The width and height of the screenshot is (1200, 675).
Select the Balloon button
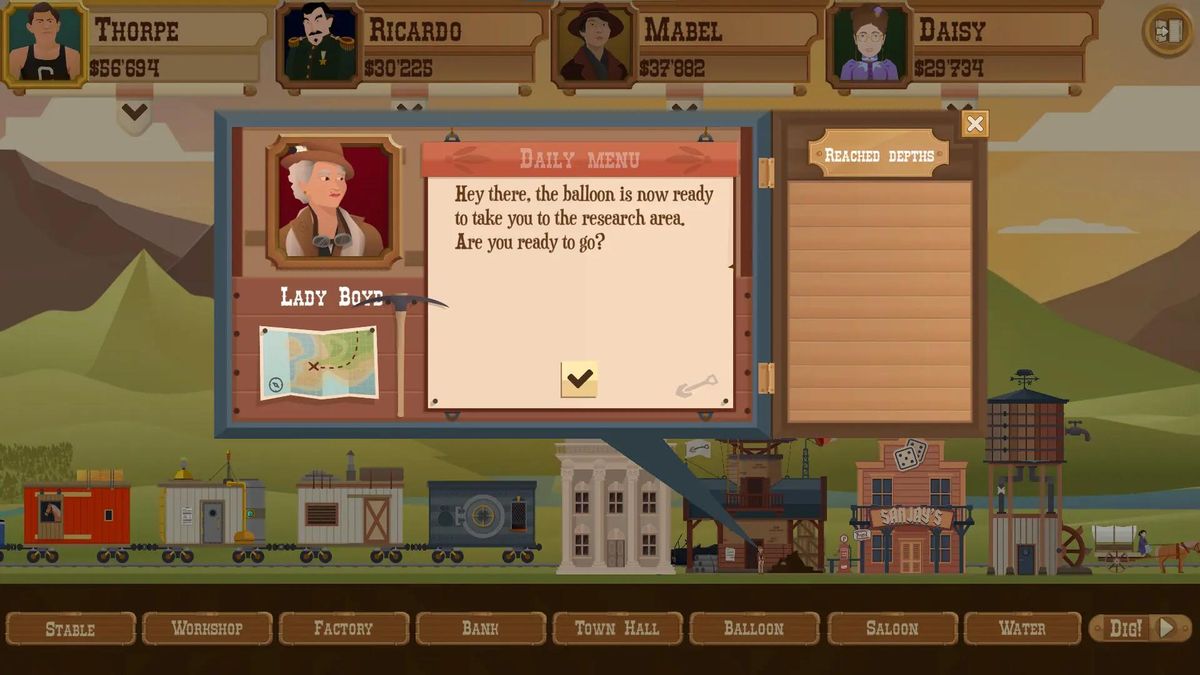pyautogui.click(x=754, y=629)
